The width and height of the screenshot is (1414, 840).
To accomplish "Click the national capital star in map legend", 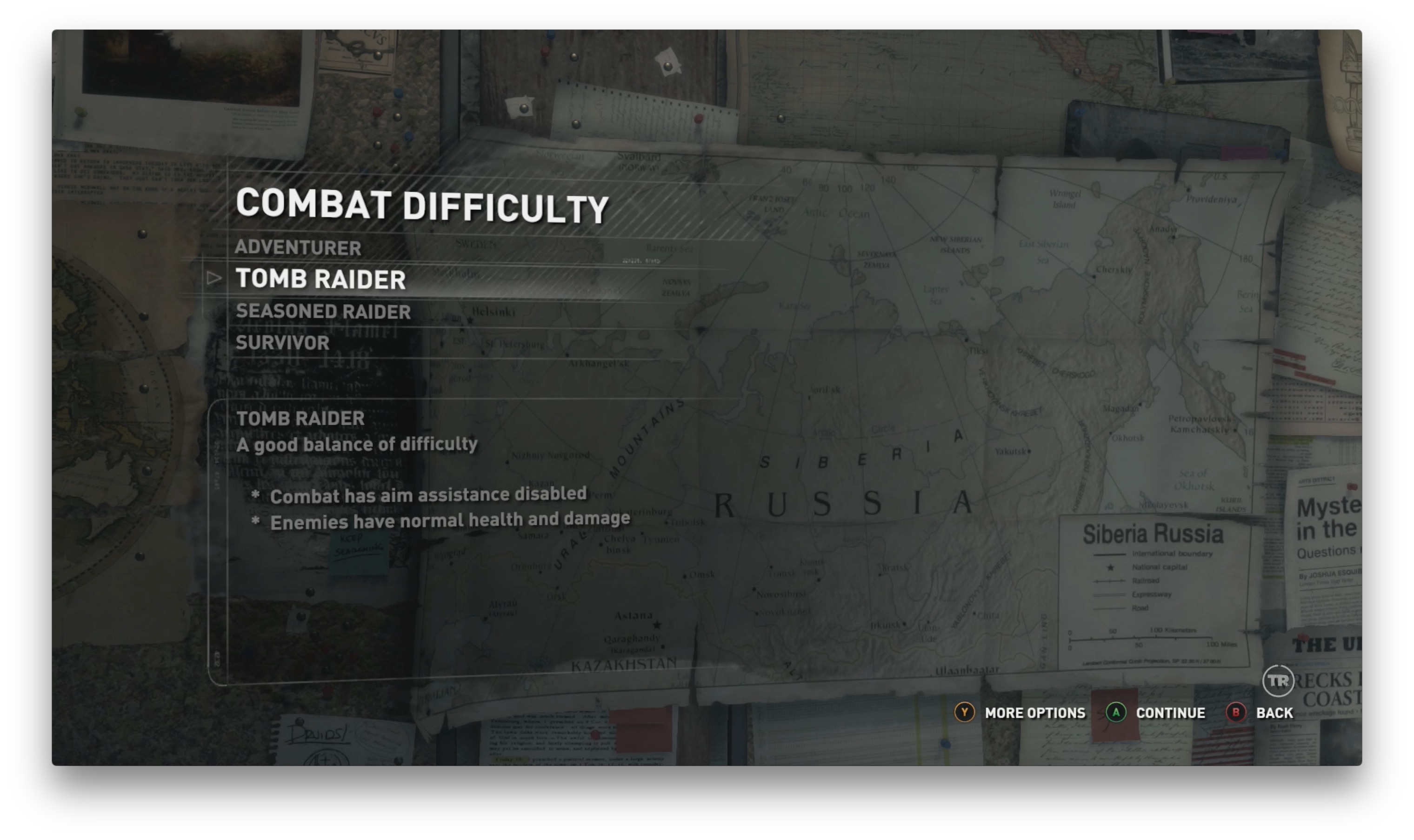I will pos(1111,568).
